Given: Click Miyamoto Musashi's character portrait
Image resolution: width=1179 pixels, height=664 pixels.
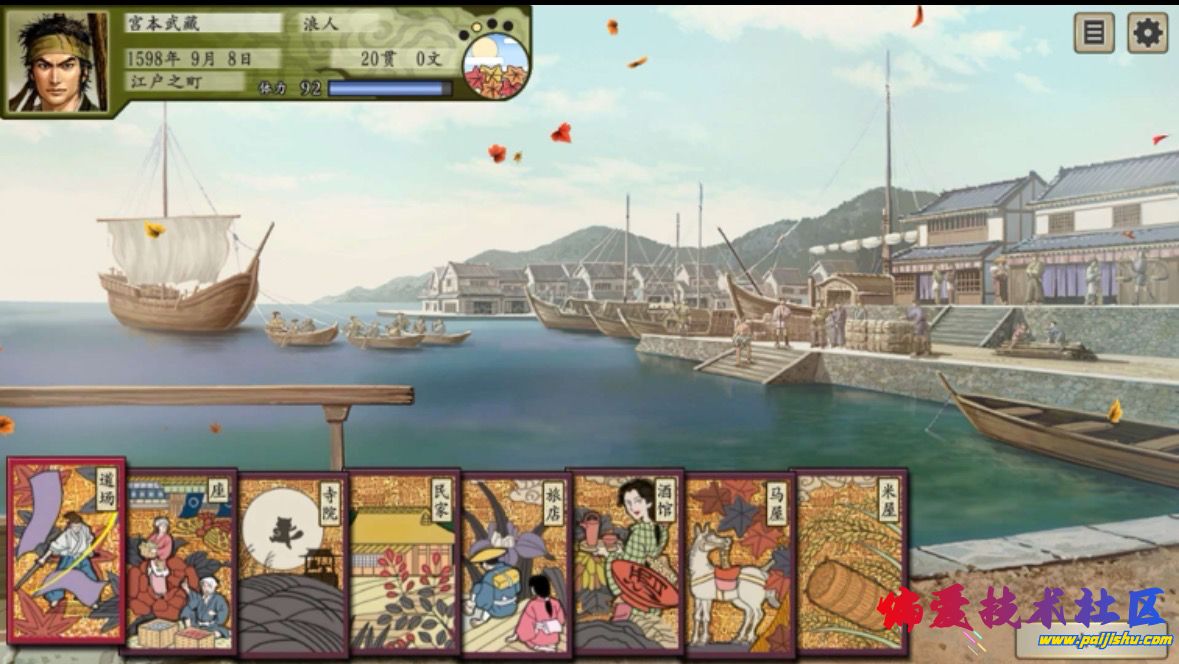Looking at the screenshot, I should pos(56,62).
